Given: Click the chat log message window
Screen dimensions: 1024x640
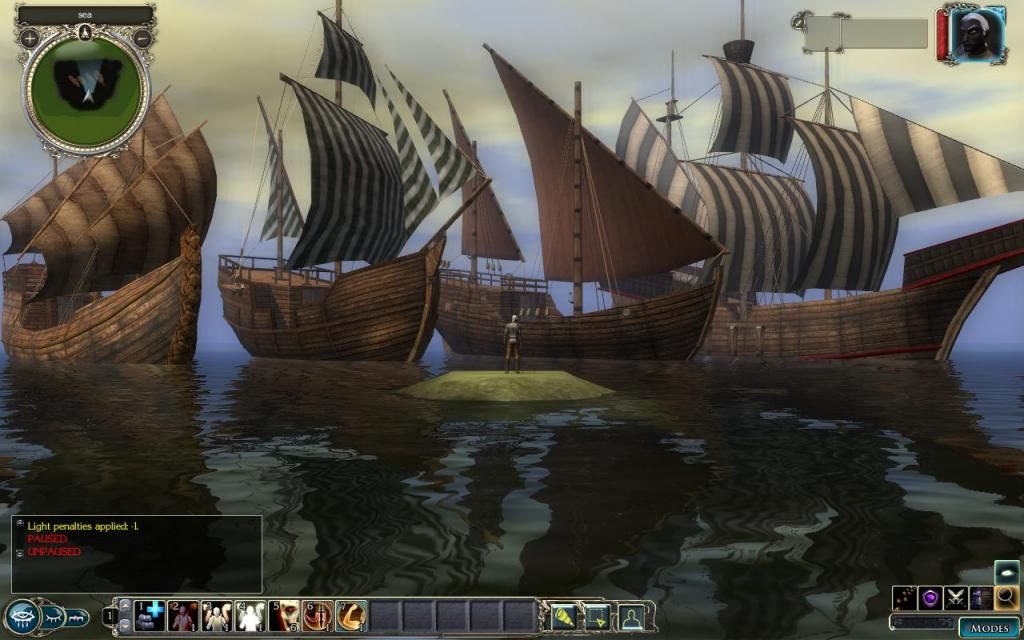Looking at the screenshot, I should [137, 554].
